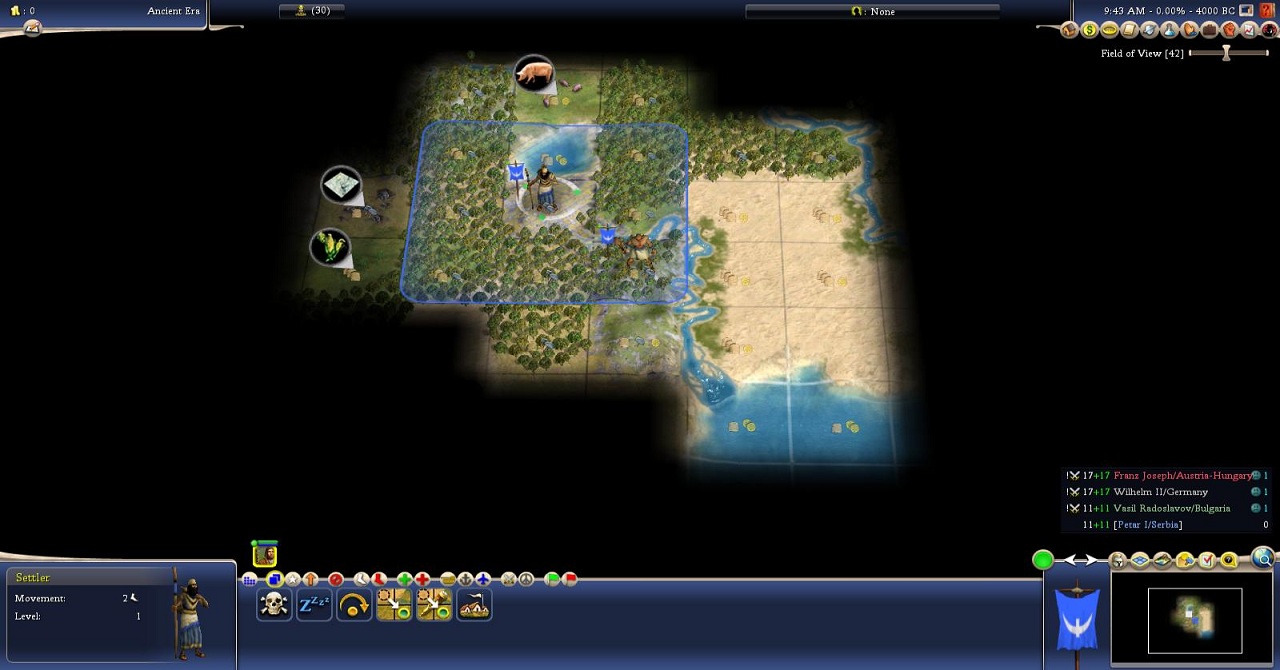End turn with the green circle button
This screenshot has width=1280, height=670.
(x=1043, y=560)
